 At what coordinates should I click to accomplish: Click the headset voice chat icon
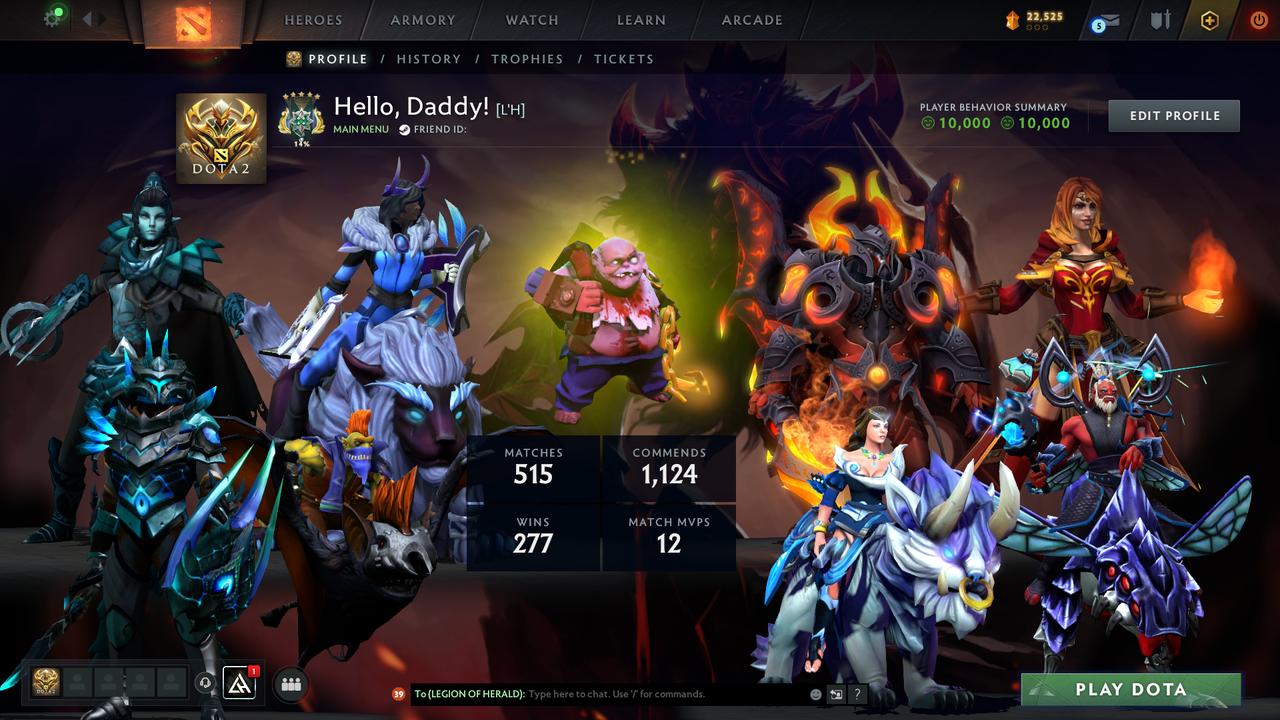click(x=205, y=684)
